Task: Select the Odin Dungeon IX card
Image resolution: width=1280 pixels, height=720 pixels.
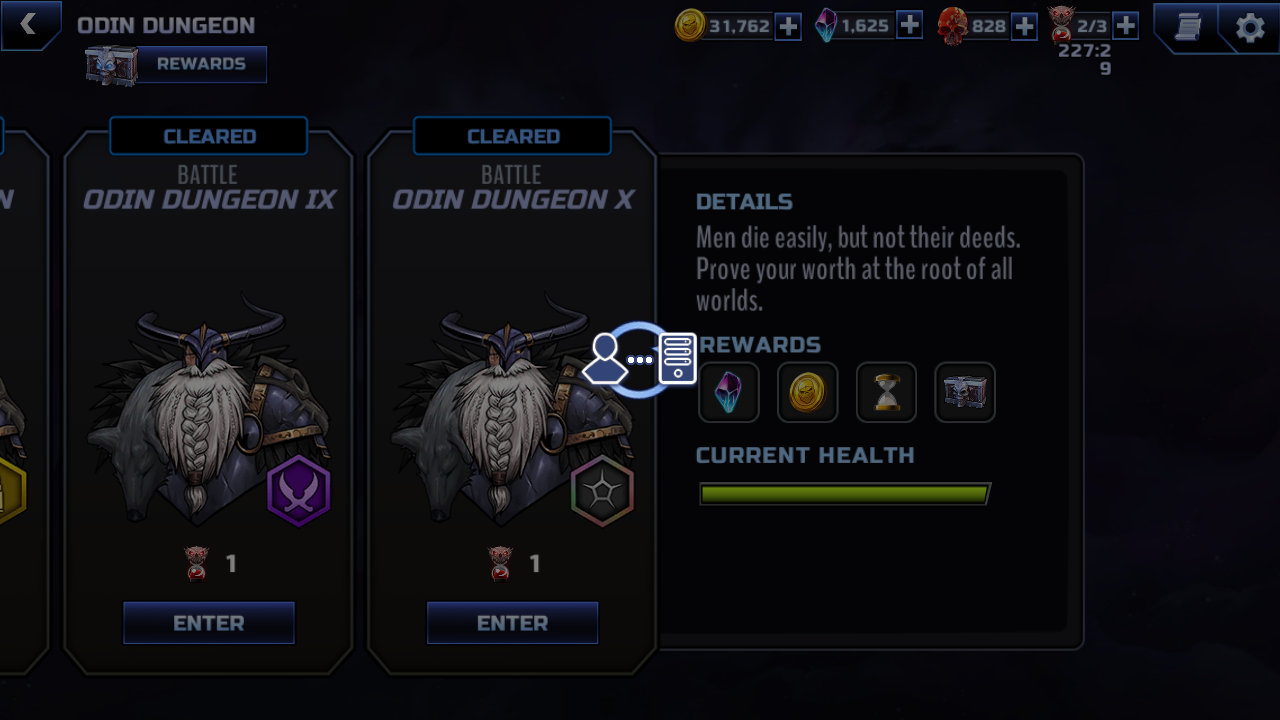Action: click(209, 400)
